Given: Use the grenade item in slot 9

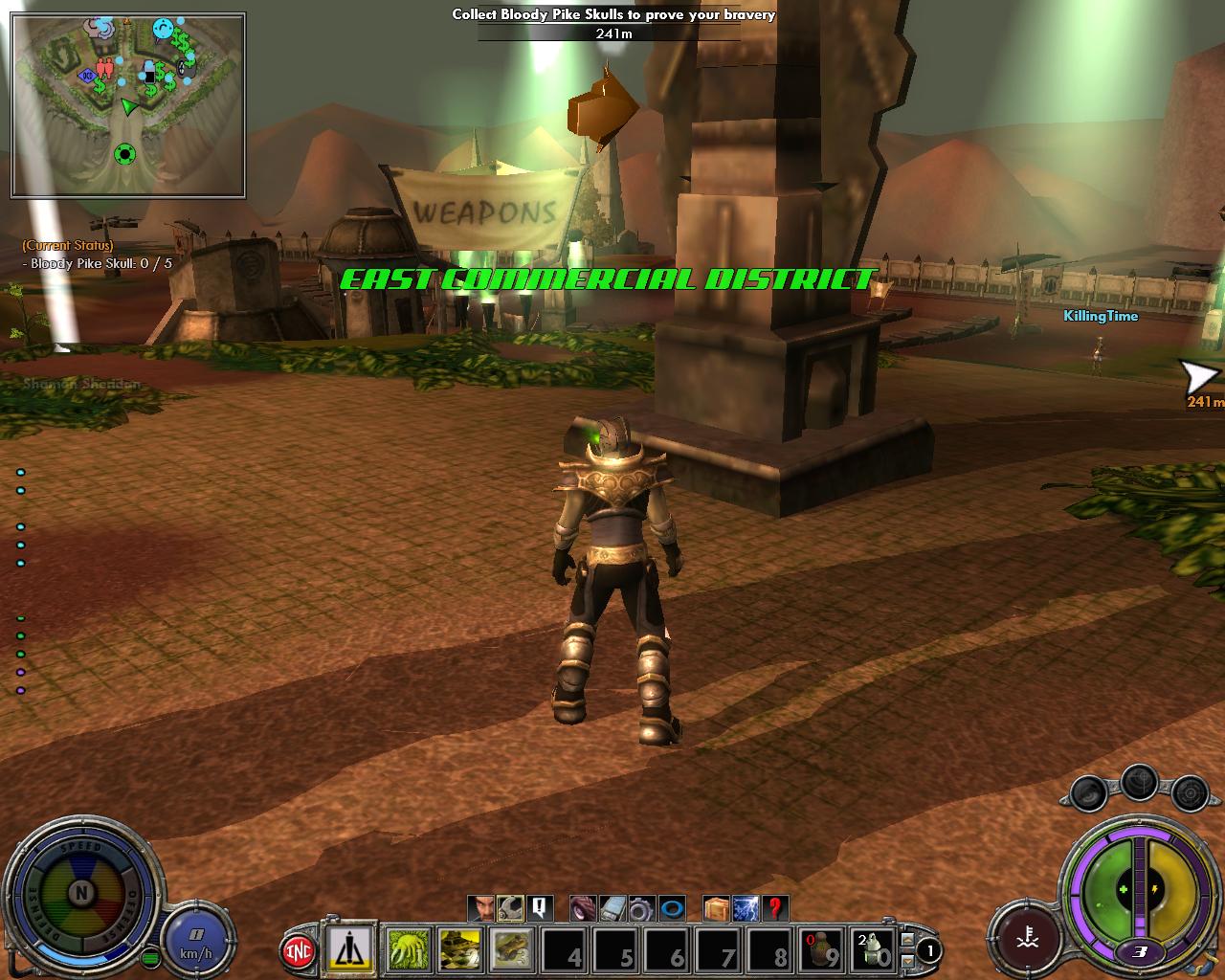Looking at the screenshot, I should [x=821, y=950].
